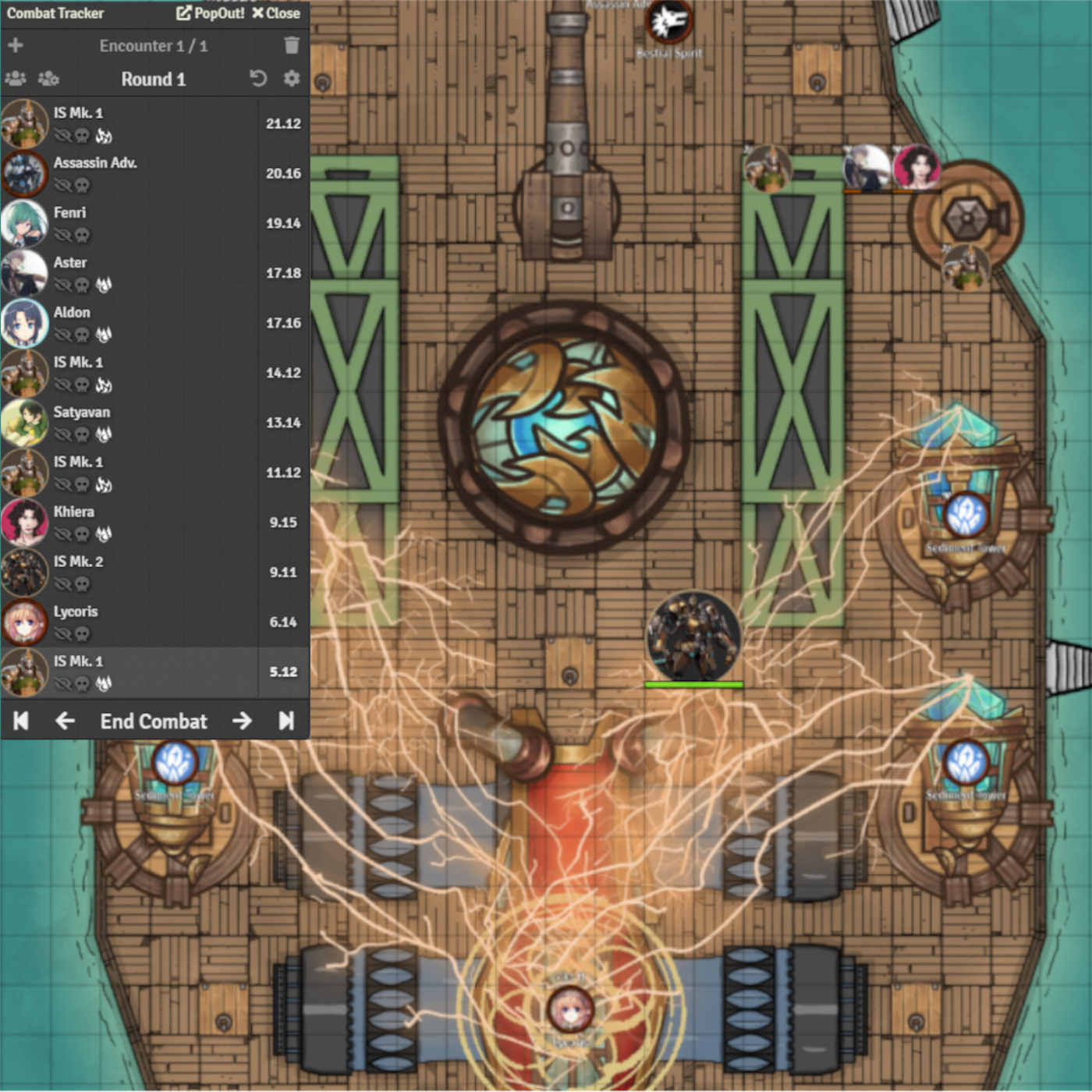
Task: Open the Encounter 1 / 1 selector
Action: (x=153, y=45)
